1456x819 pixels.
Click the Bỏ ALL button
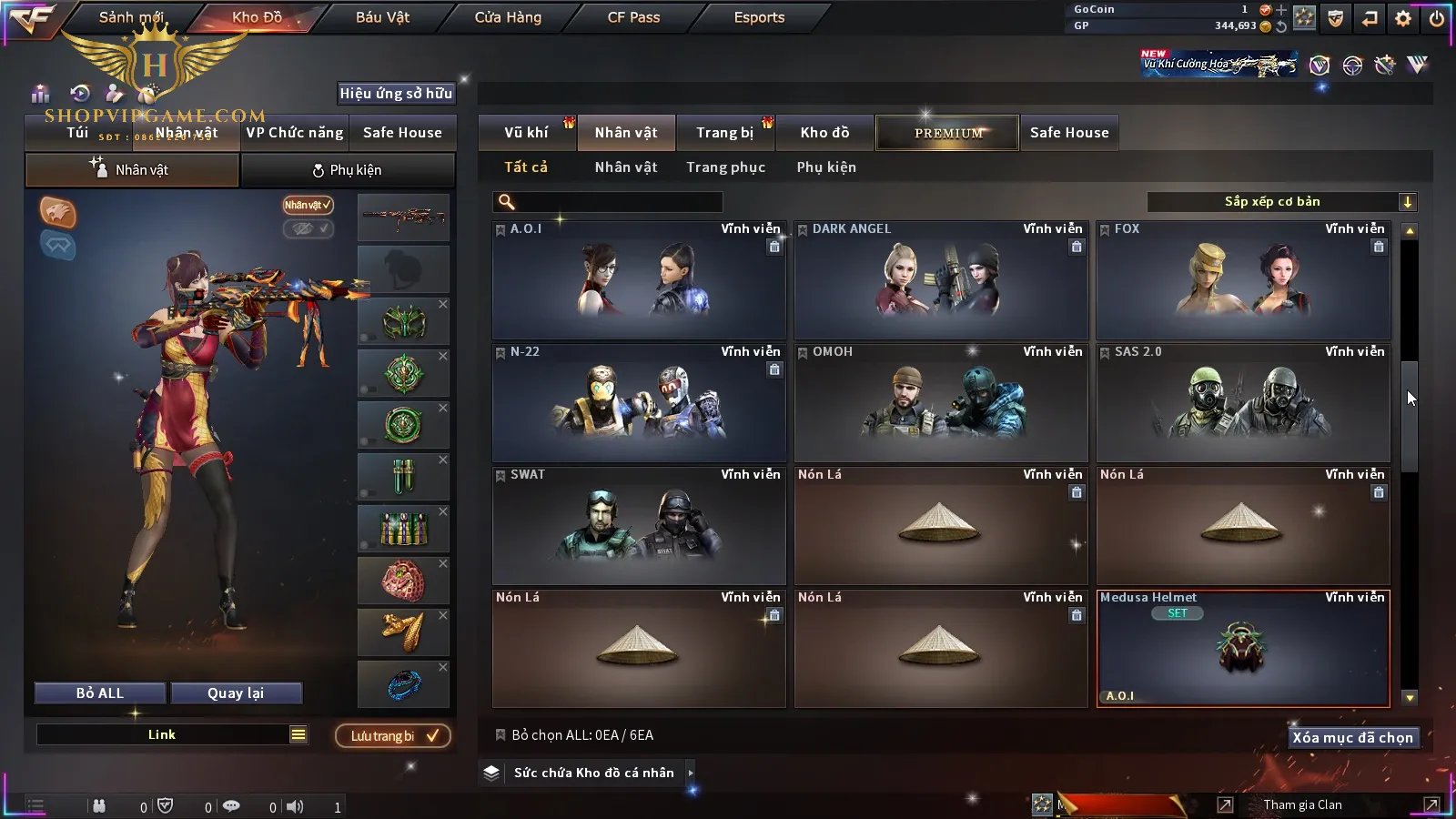coord(100,693)
